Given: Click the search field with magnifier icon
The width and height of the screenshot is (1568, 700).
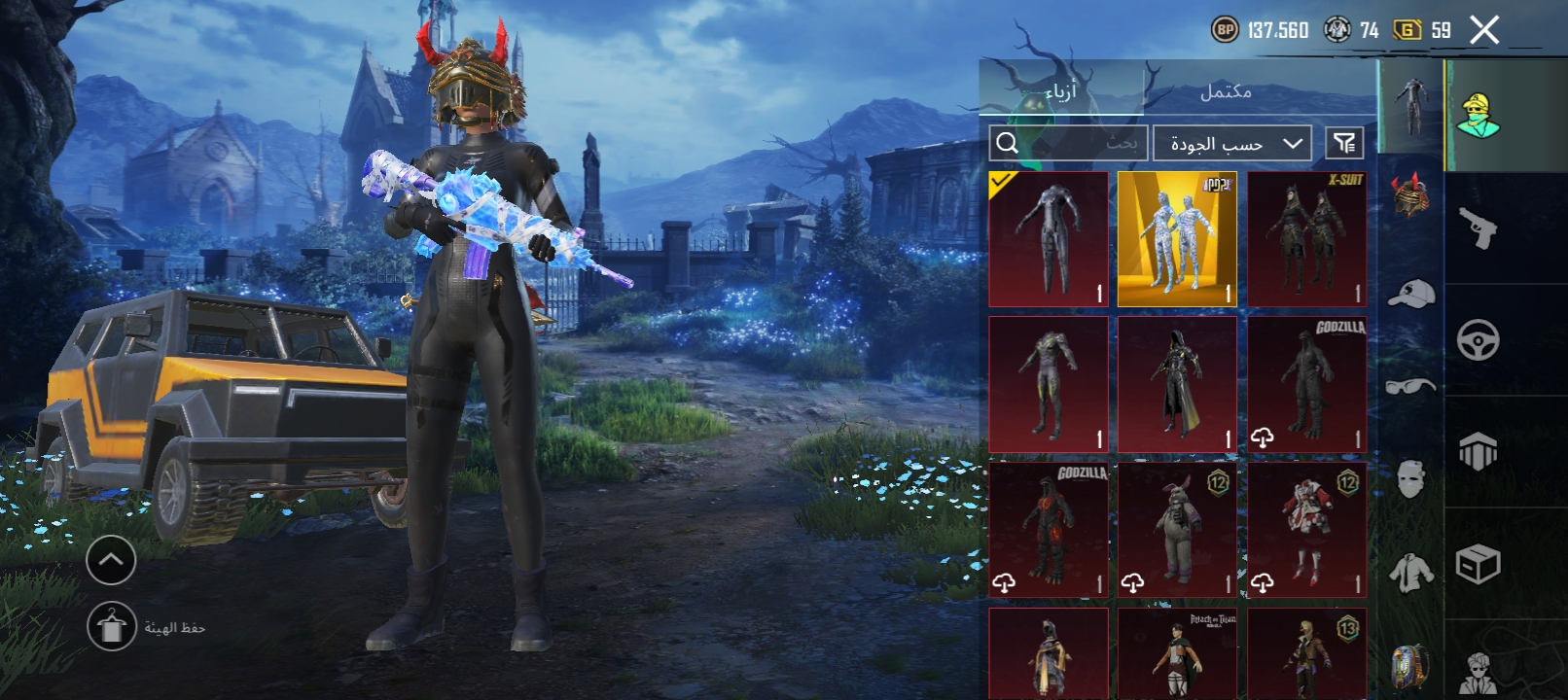Looking at the screenshot, I should pyautogui.click(x=1068, y=144).
